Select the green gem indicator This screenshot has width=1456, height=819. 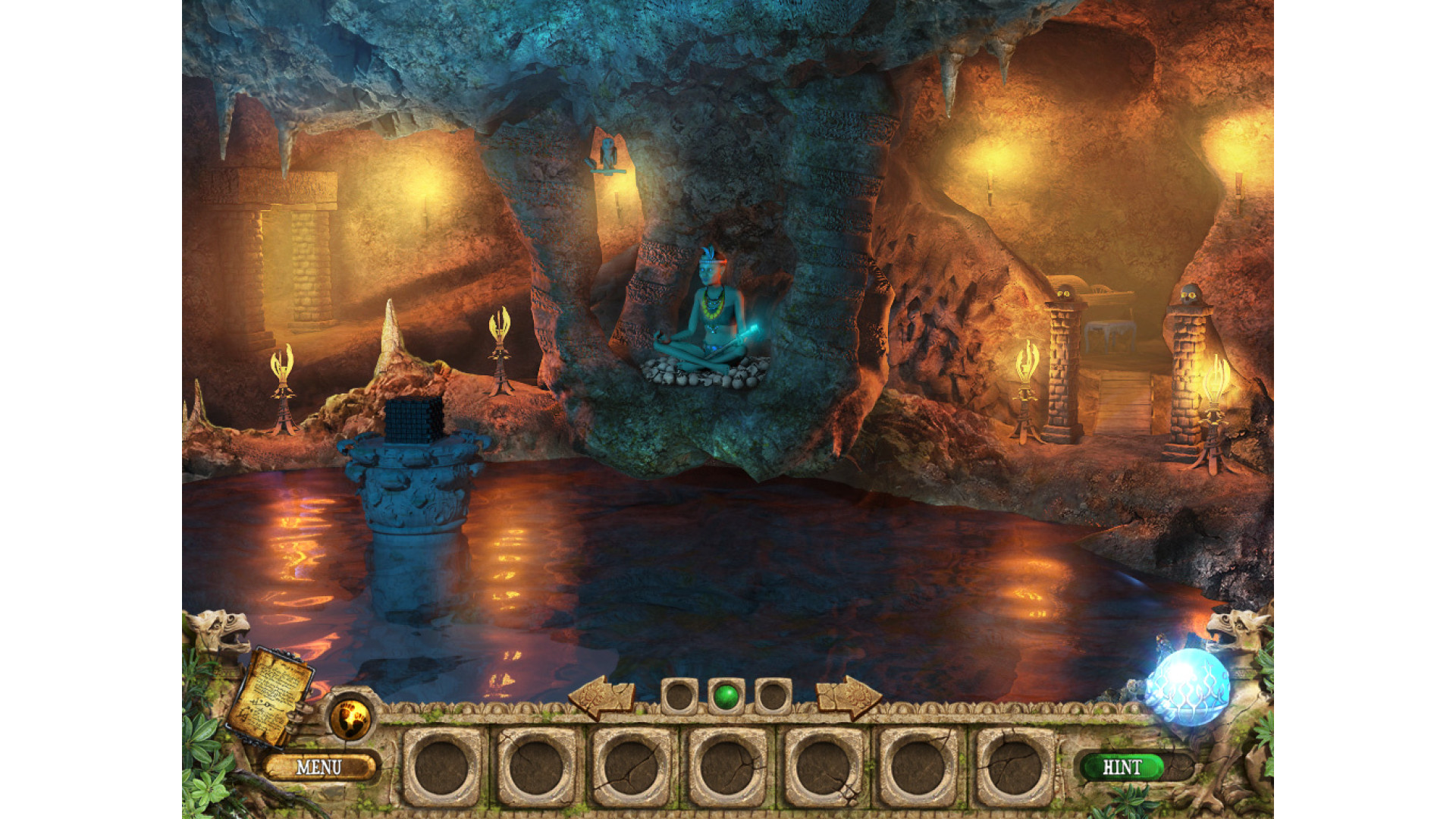726,695
